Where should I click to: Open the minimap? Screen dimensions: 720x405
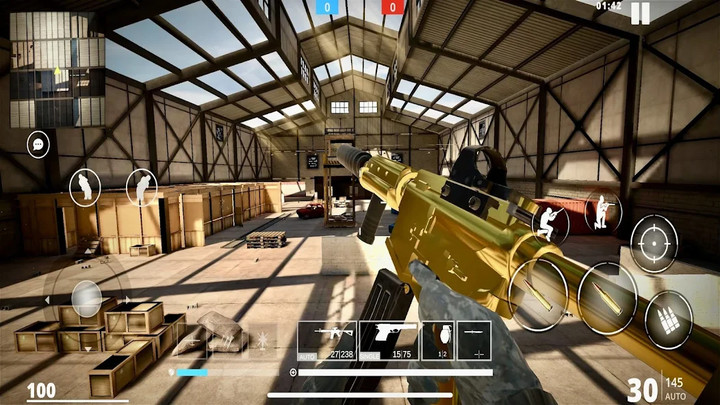(56, 55)
